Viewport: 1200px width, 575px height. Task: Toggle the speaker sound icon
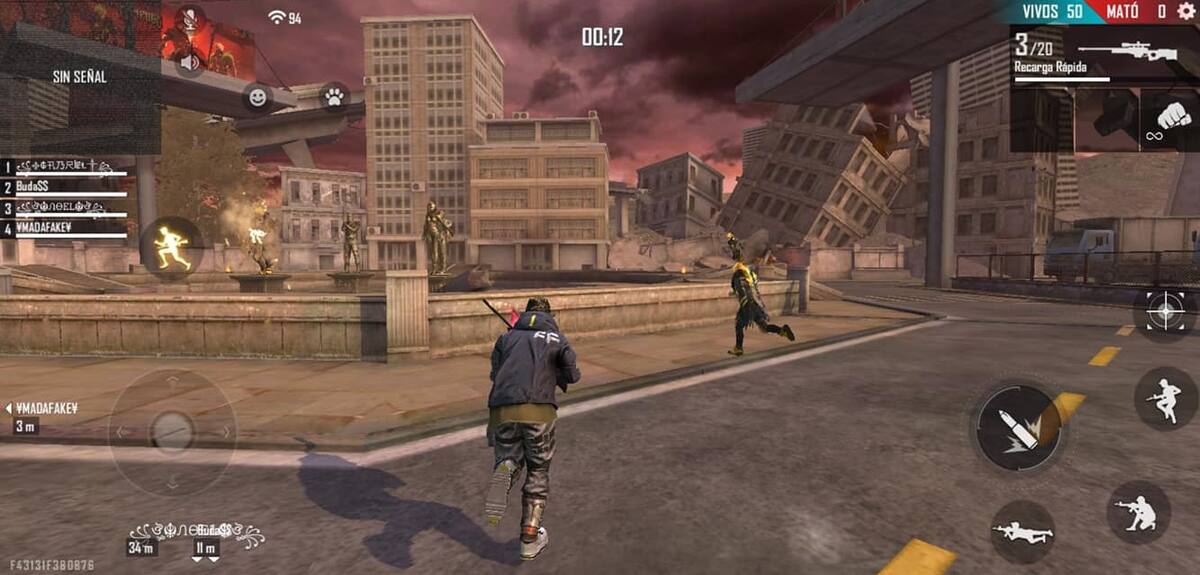pyautogui.click(x=187, y=62)
